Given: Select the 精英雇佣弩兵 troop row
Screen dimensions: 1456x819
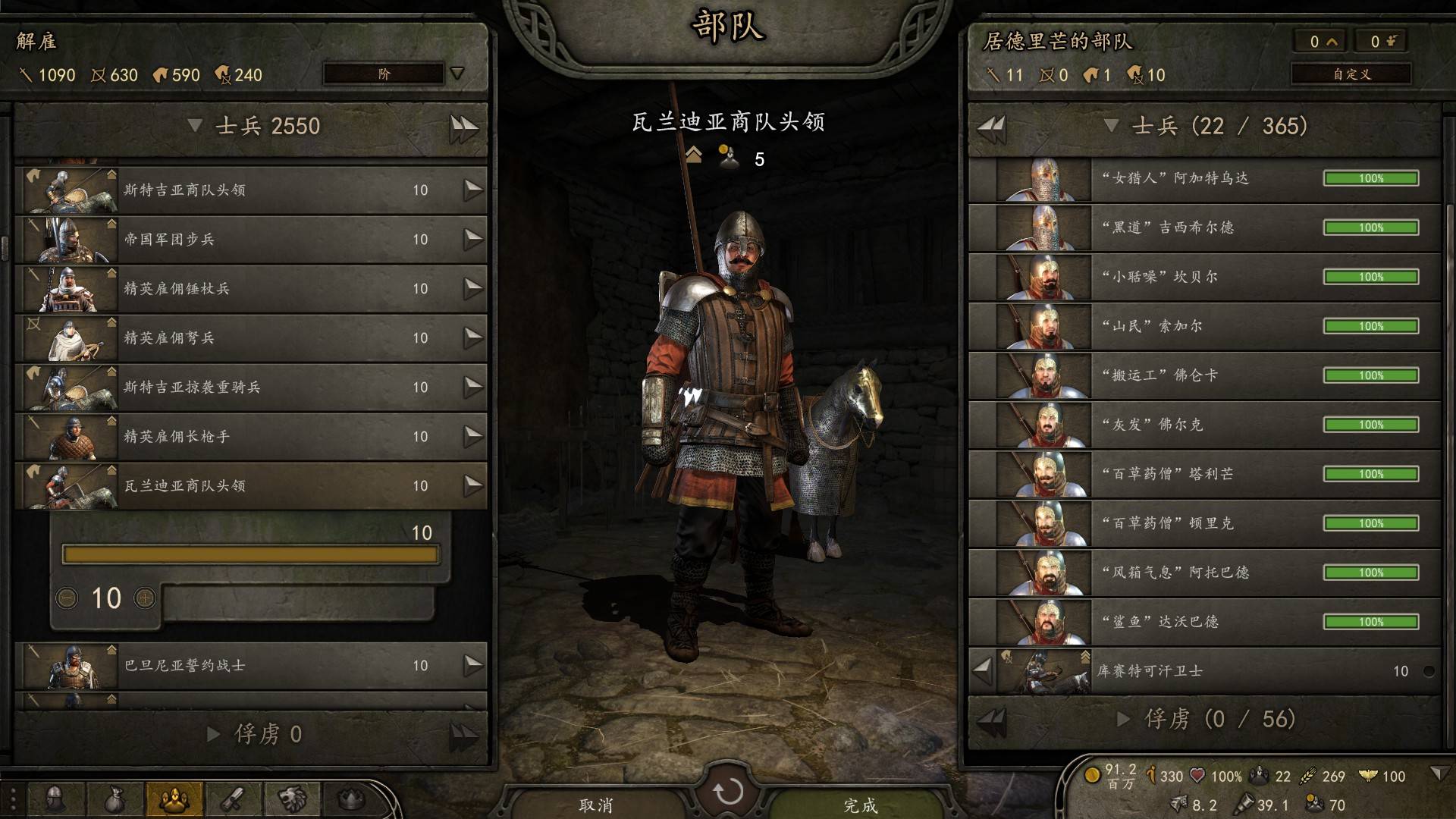Looking at the screenshot, I should click(x=250, y=337).
